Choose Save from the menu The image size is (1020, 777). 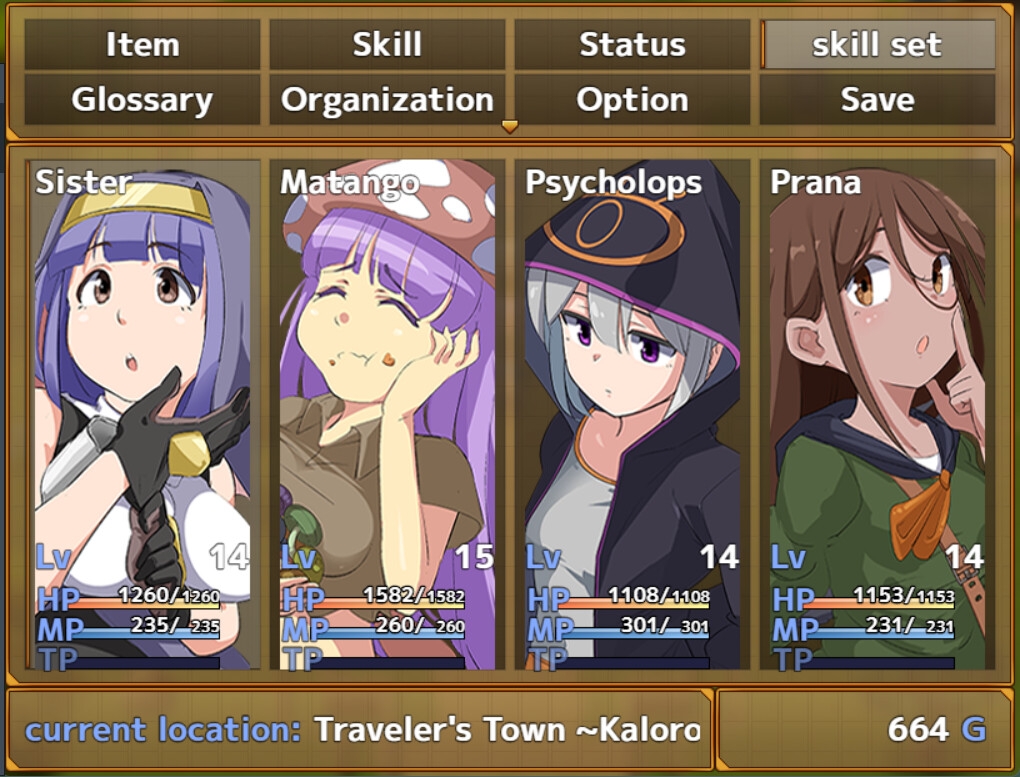877,100
